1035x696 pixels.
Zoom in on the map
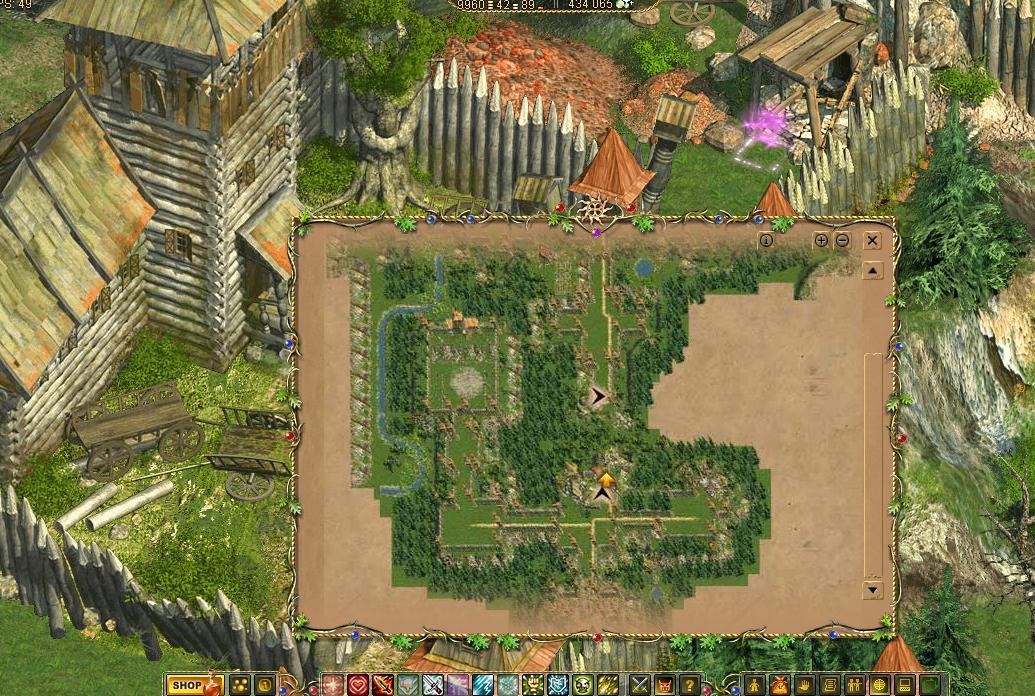821,240
